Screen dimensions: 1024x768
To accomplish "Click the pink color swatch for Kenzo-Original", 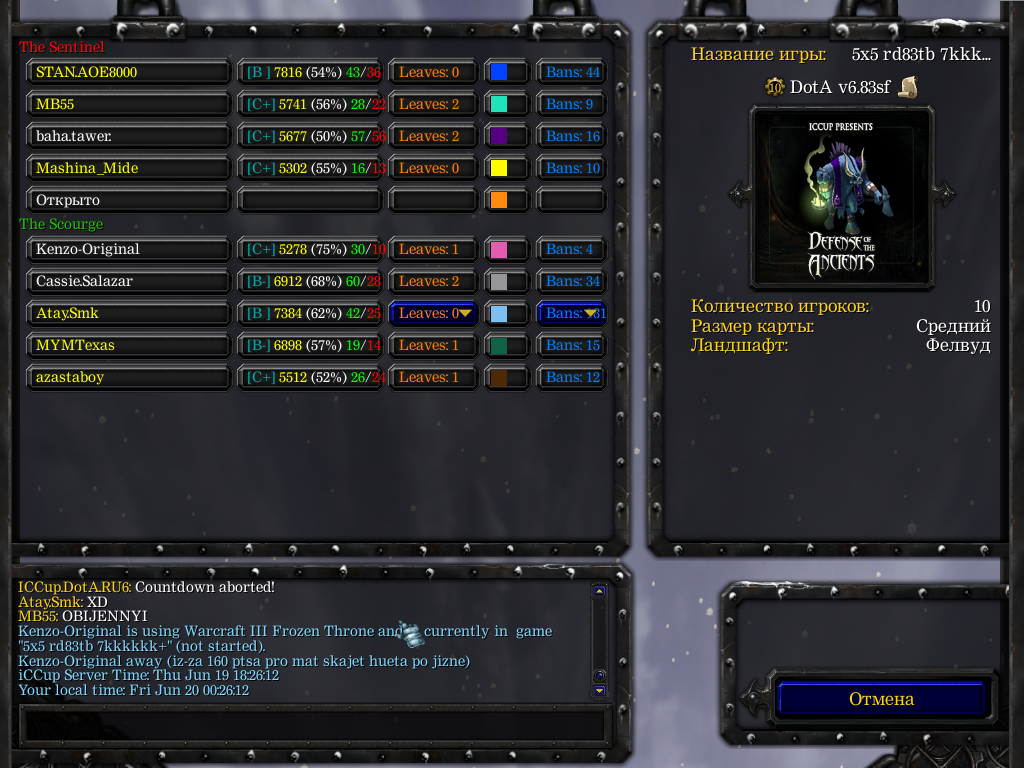I will point(499,249).
